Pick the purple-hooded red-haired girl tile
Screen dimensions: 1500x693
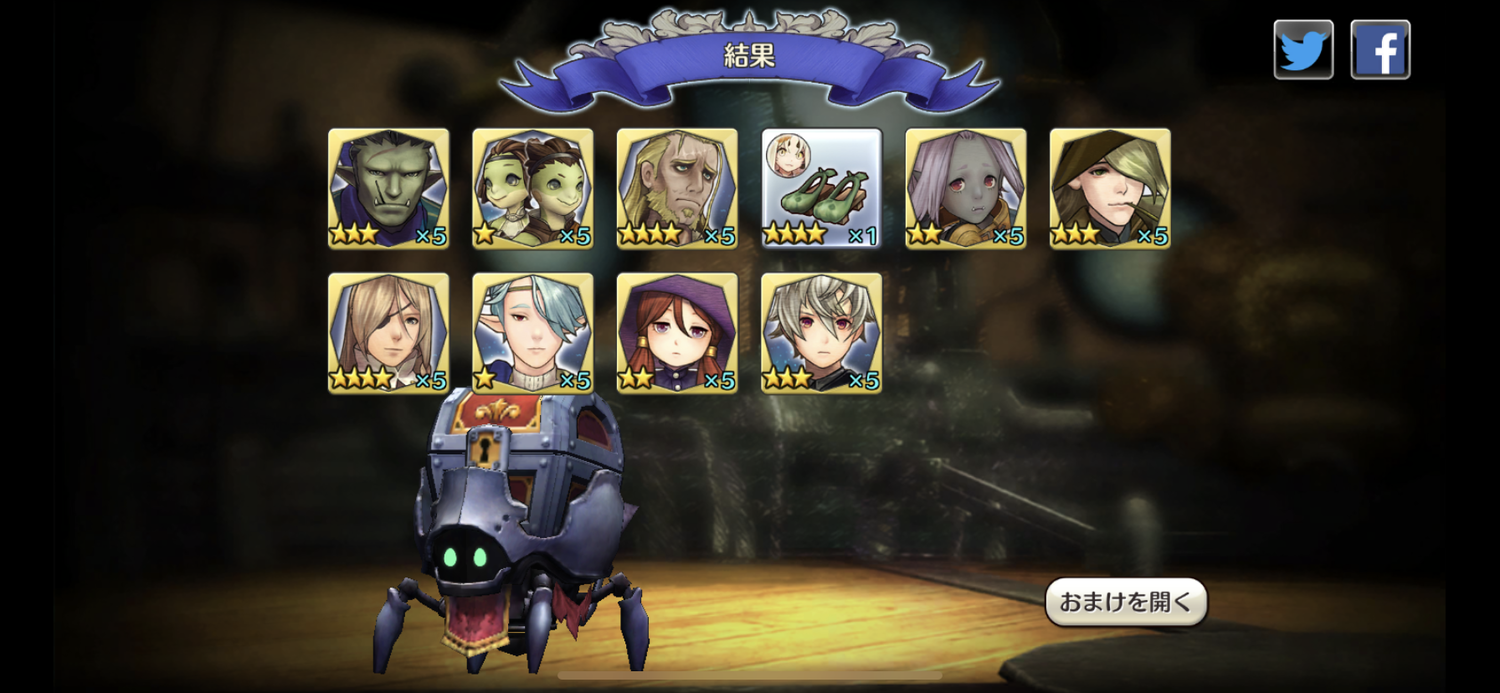(x=677, y=332)
